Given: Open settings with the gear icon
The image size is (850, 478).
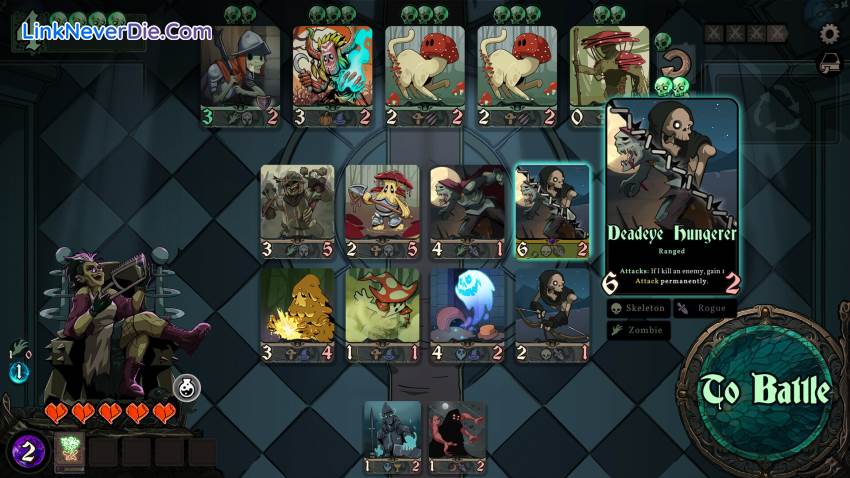Looking at the screenshot, I should (829, 34).
